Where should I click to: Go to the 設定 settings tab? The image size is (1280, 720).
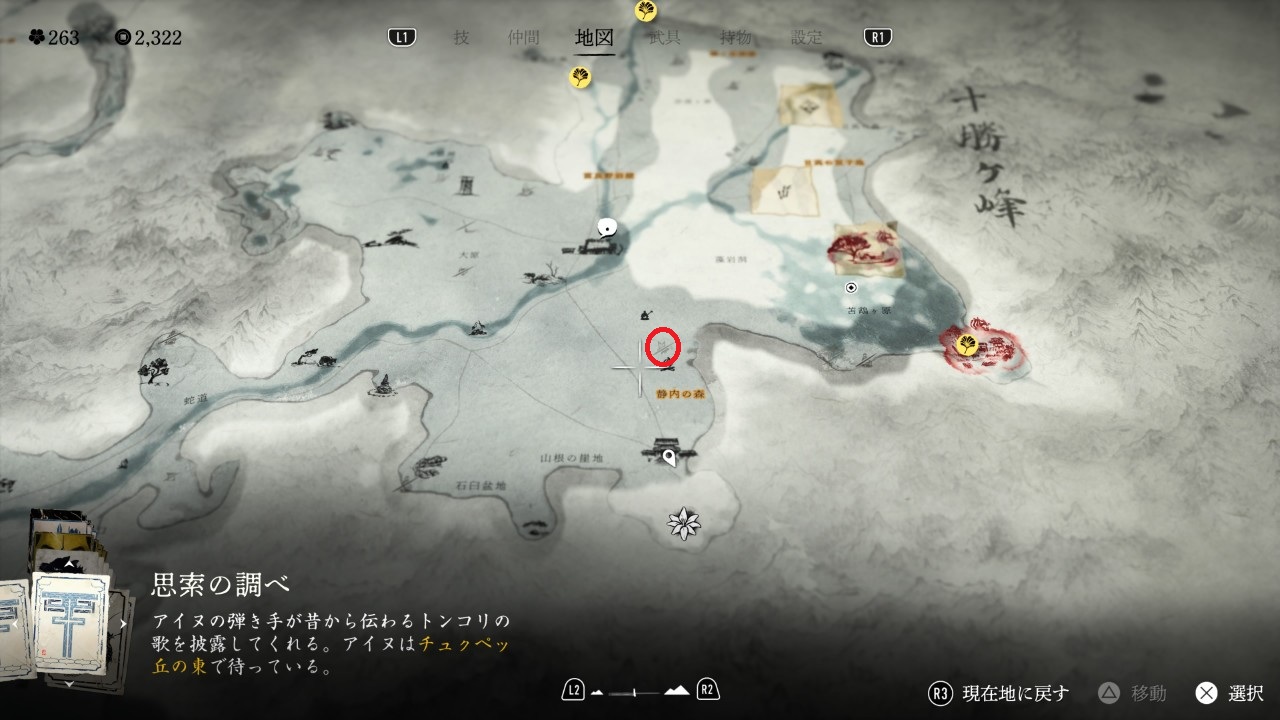(x=807, y=38)
